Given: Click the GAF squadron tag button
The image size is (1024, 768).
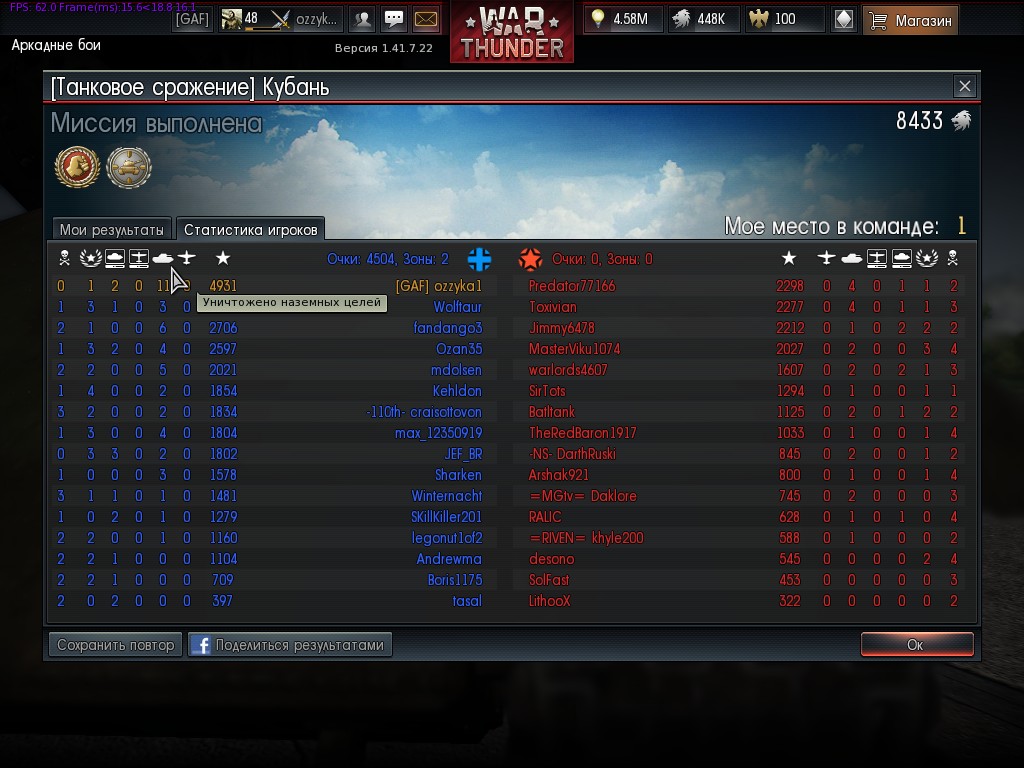Looking at the screenshot, I should pyautogui.click(x=192, y=19).
